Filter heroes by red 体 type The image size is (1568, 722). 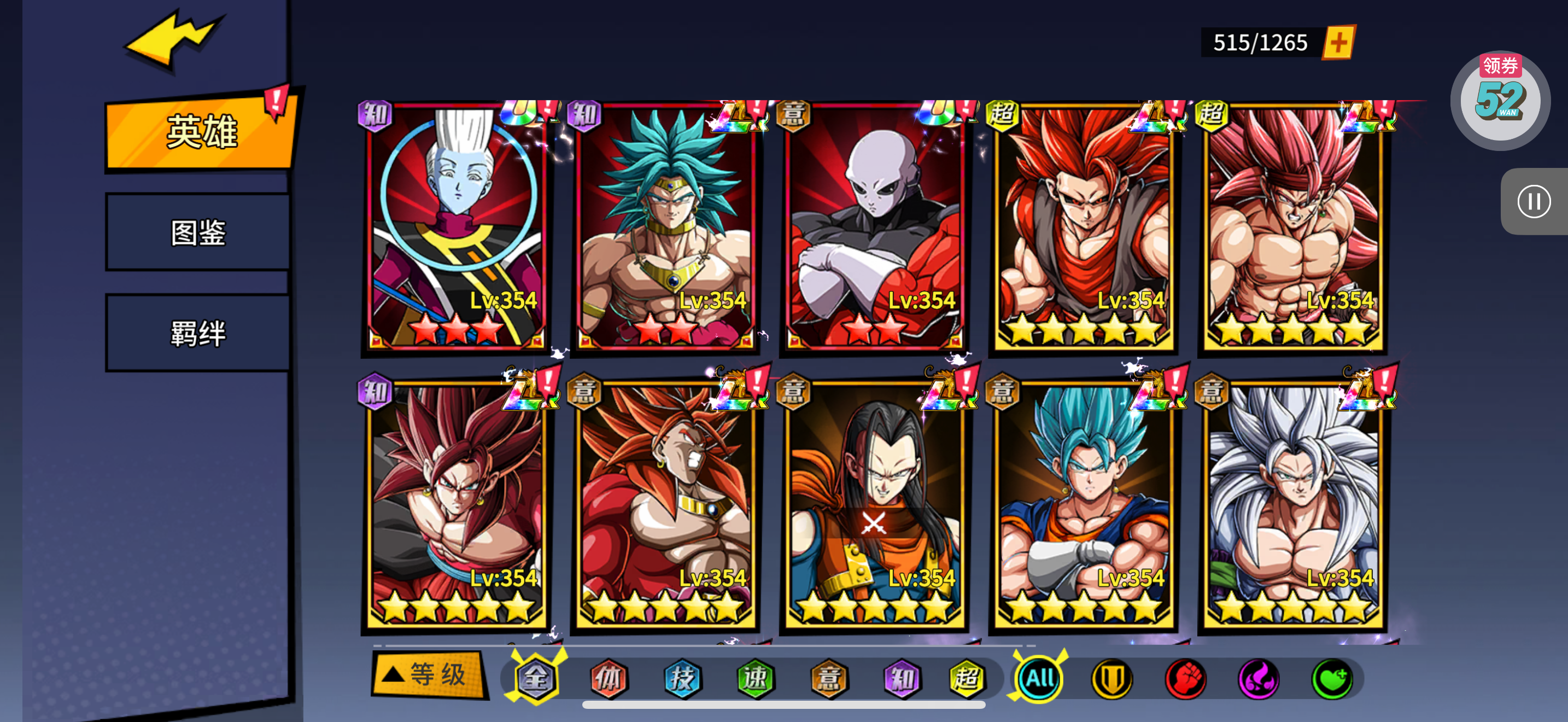coord(609,678)
